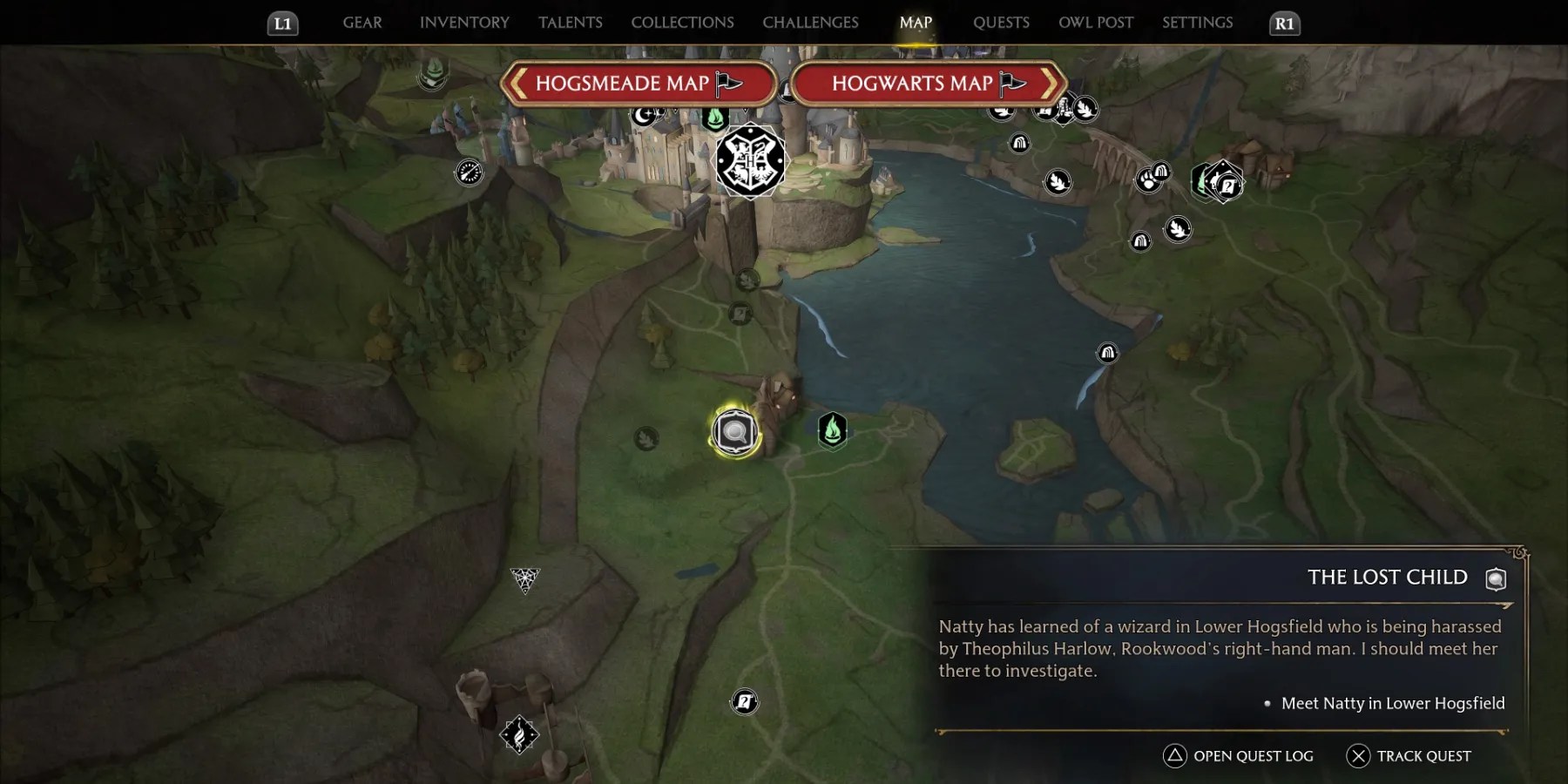
Task: Select the diamond-shaped flame marker
Action: point(519,734)
